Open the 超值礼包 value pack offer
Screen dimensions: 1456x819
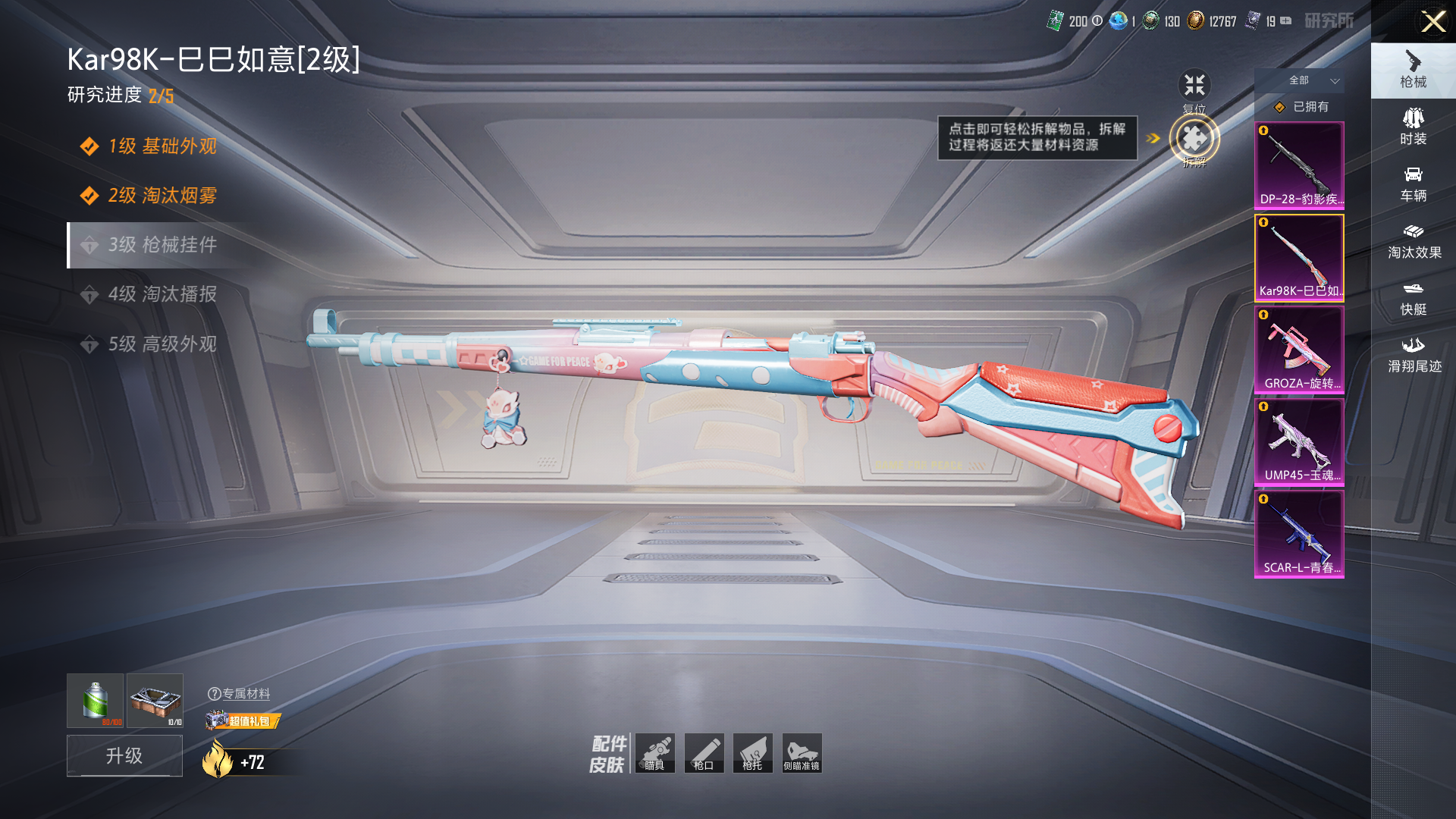[243, 720]
